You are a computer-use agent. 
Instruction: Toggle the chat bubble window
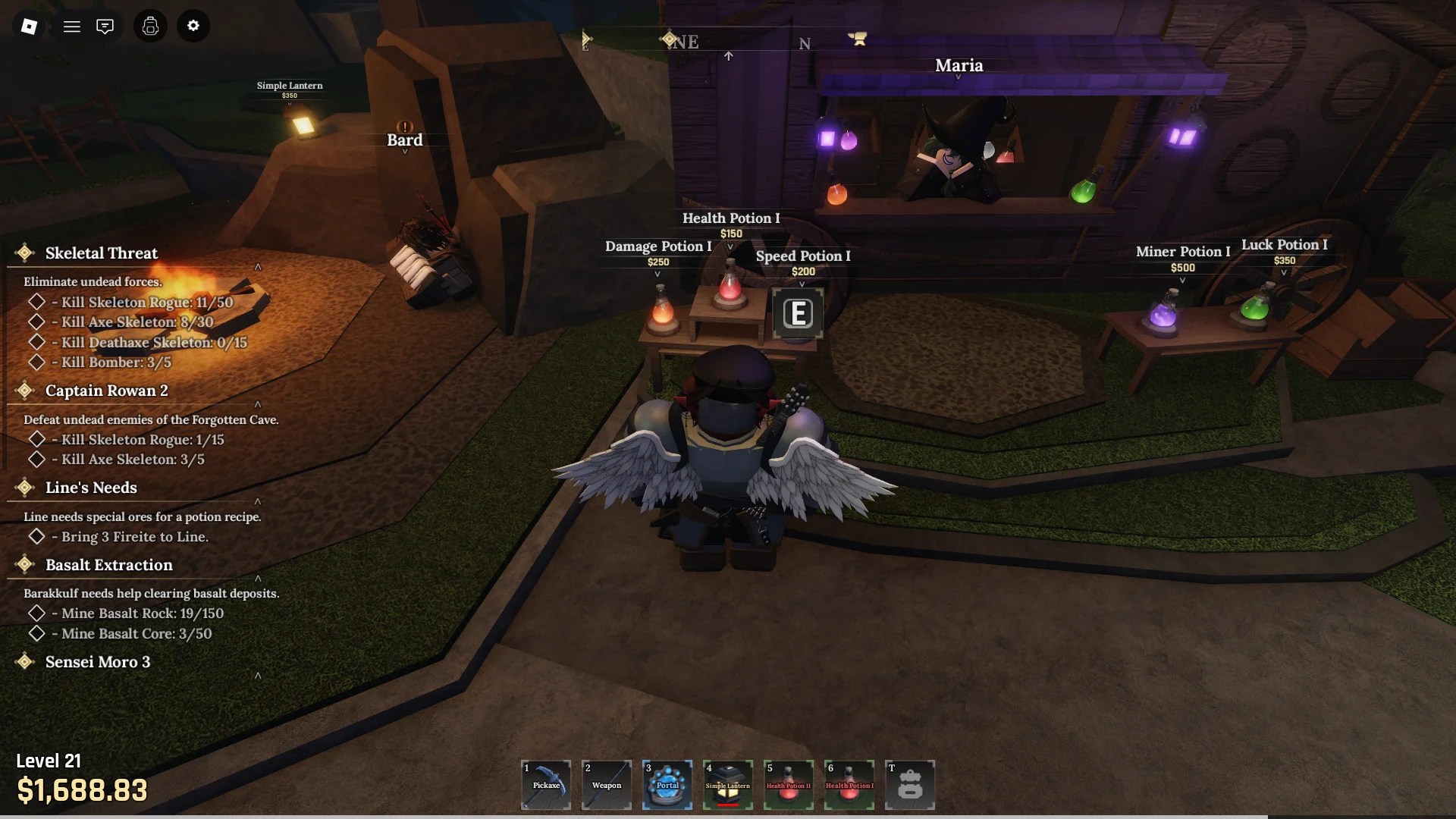coord(105,26)
